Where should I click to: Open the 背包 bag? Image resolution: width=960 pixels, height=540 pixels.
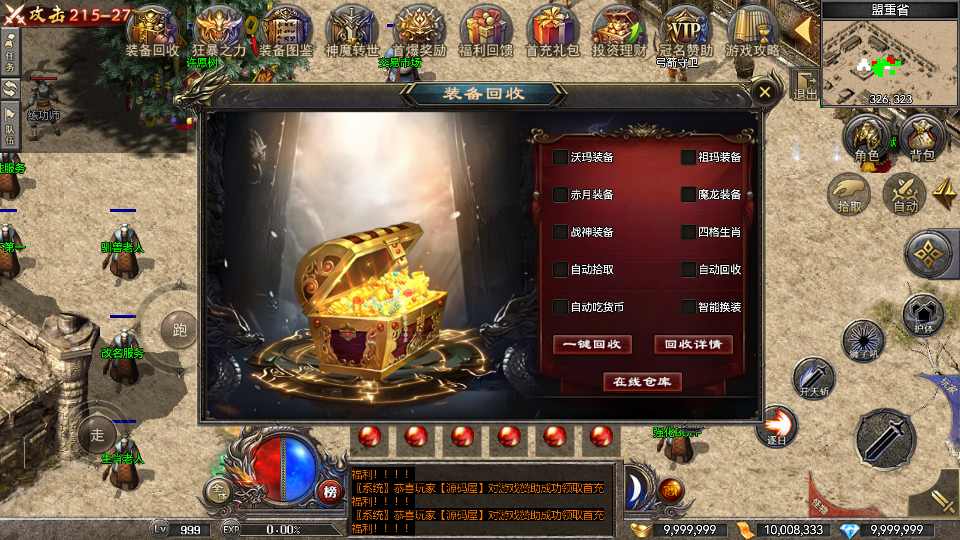pos(921,139)
